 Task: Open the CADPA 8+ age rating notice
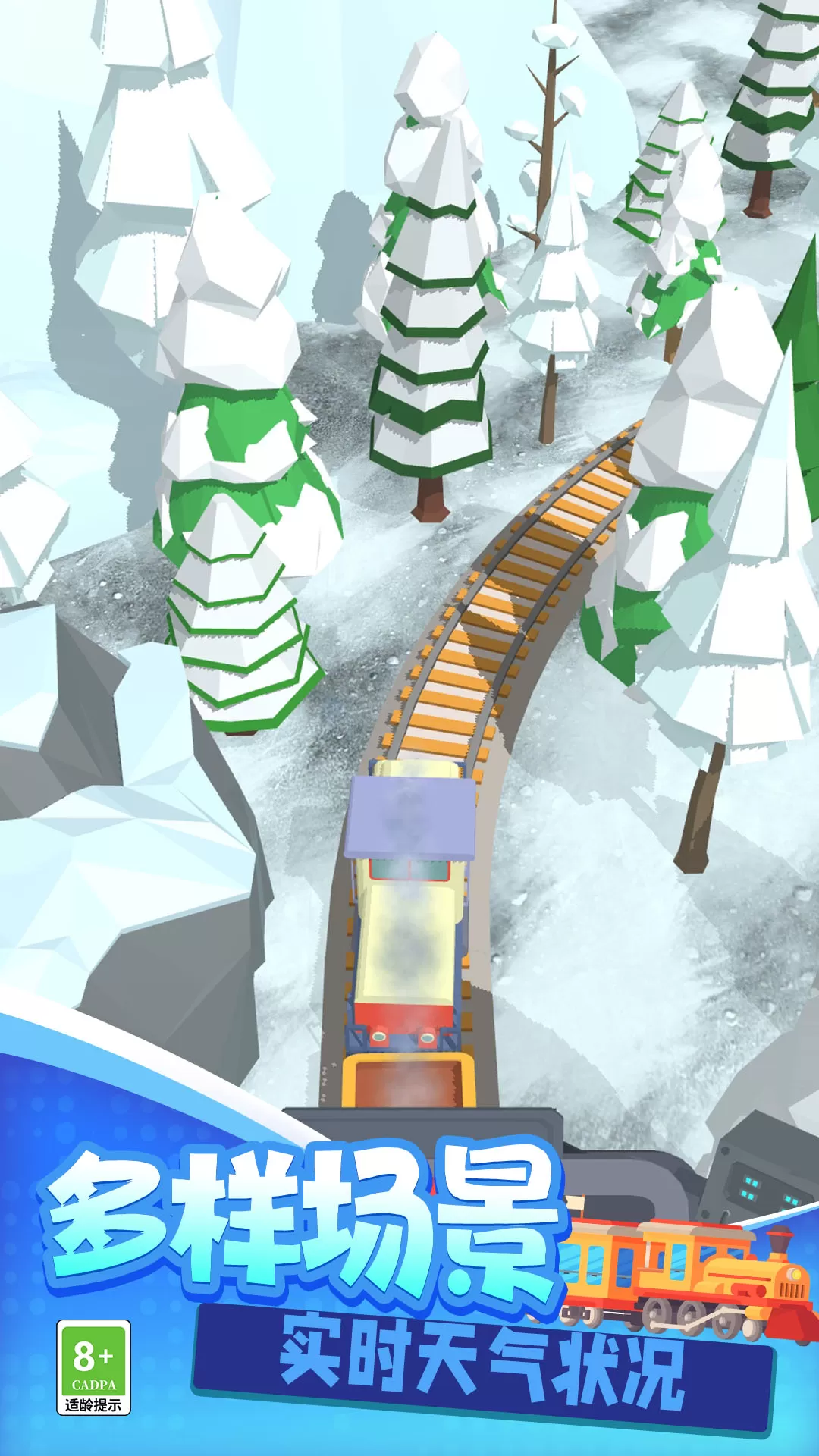click(93, 1367)
